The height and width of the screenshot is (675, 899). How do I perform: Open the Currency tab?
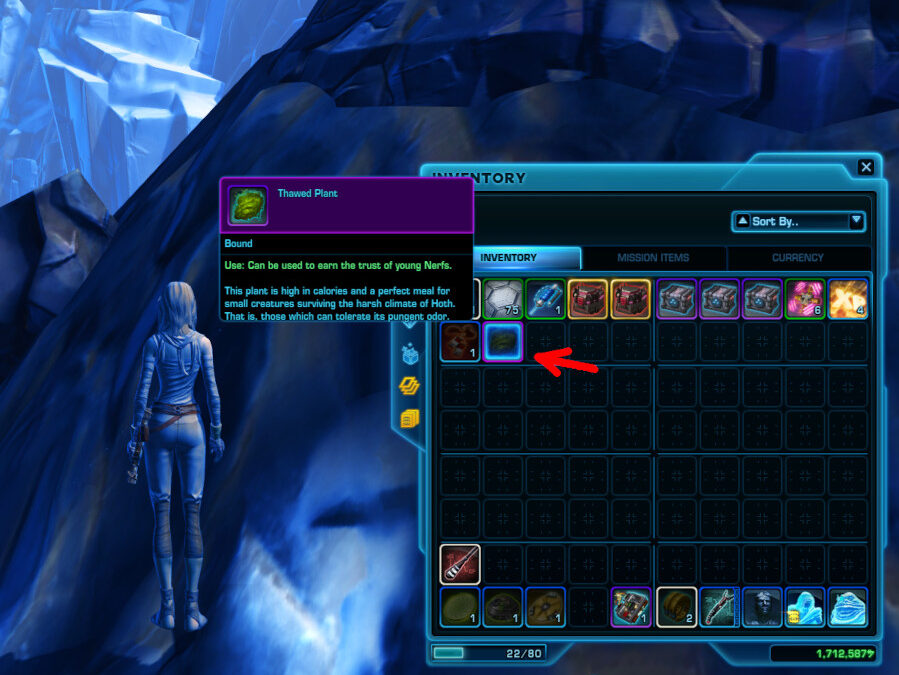(x=797, y=258)
